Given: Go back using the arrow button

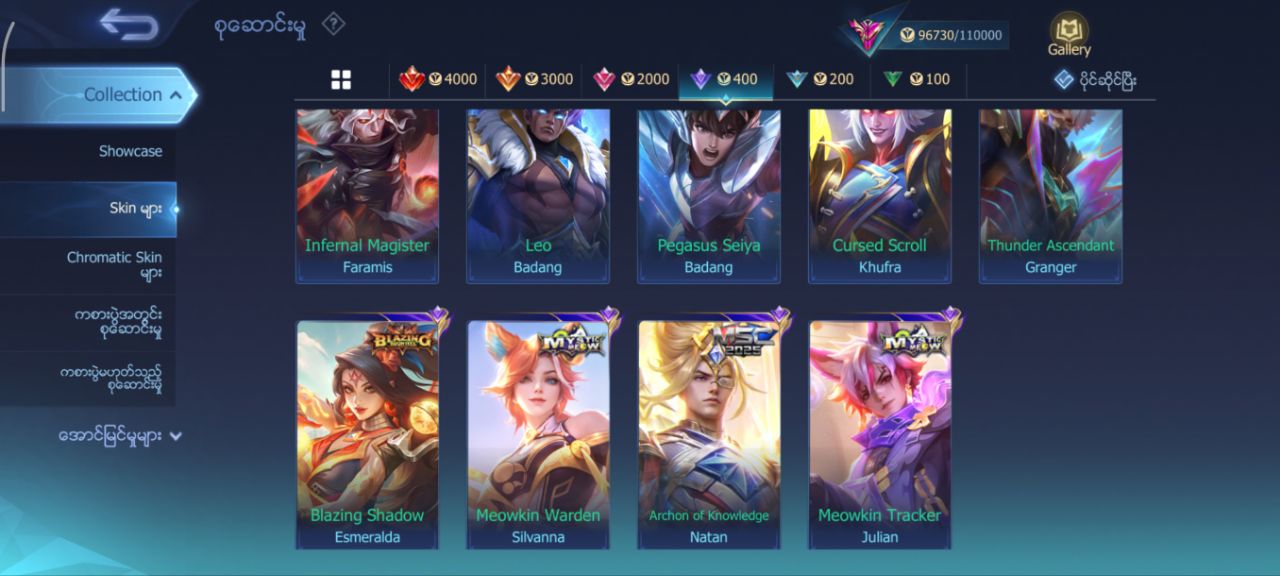Looking at the screenshot, I should (x=129, y=25).
